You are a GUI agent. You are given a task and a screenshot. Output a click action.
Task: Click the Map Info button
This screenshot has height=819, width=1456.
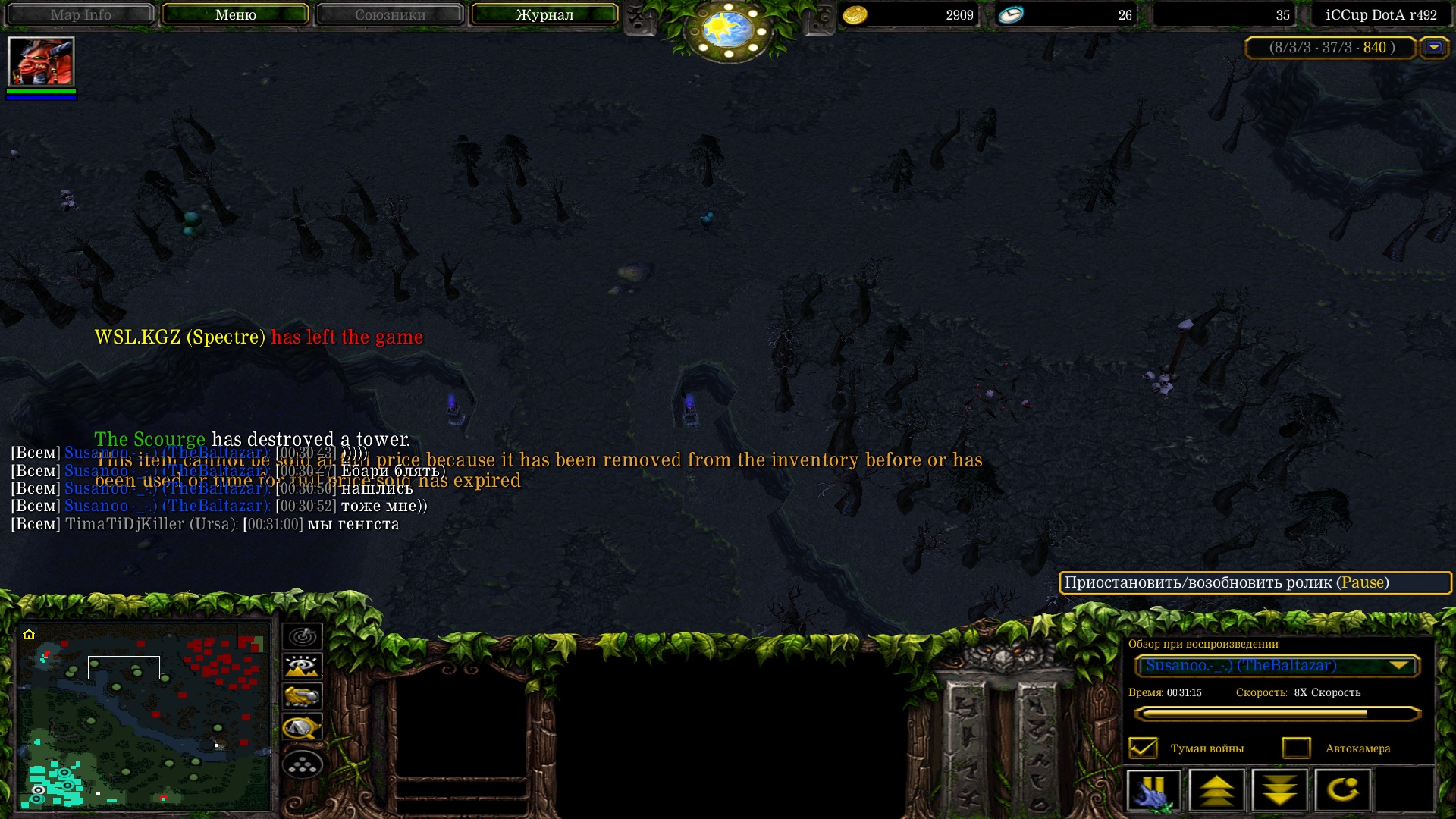pyautogui.click(x=80, y=14)
